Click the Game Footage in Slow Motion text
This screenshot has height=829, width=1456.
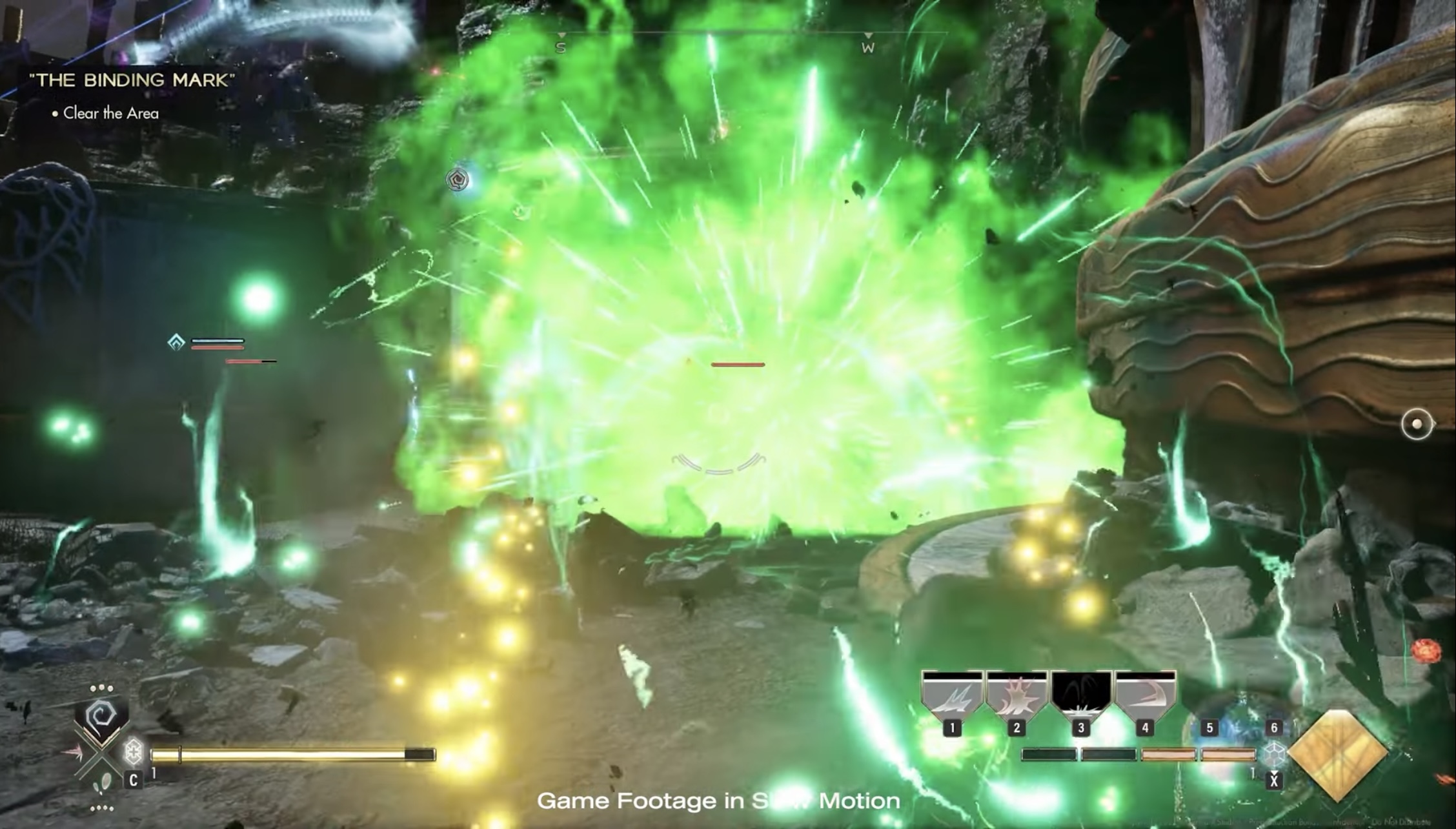720,799
